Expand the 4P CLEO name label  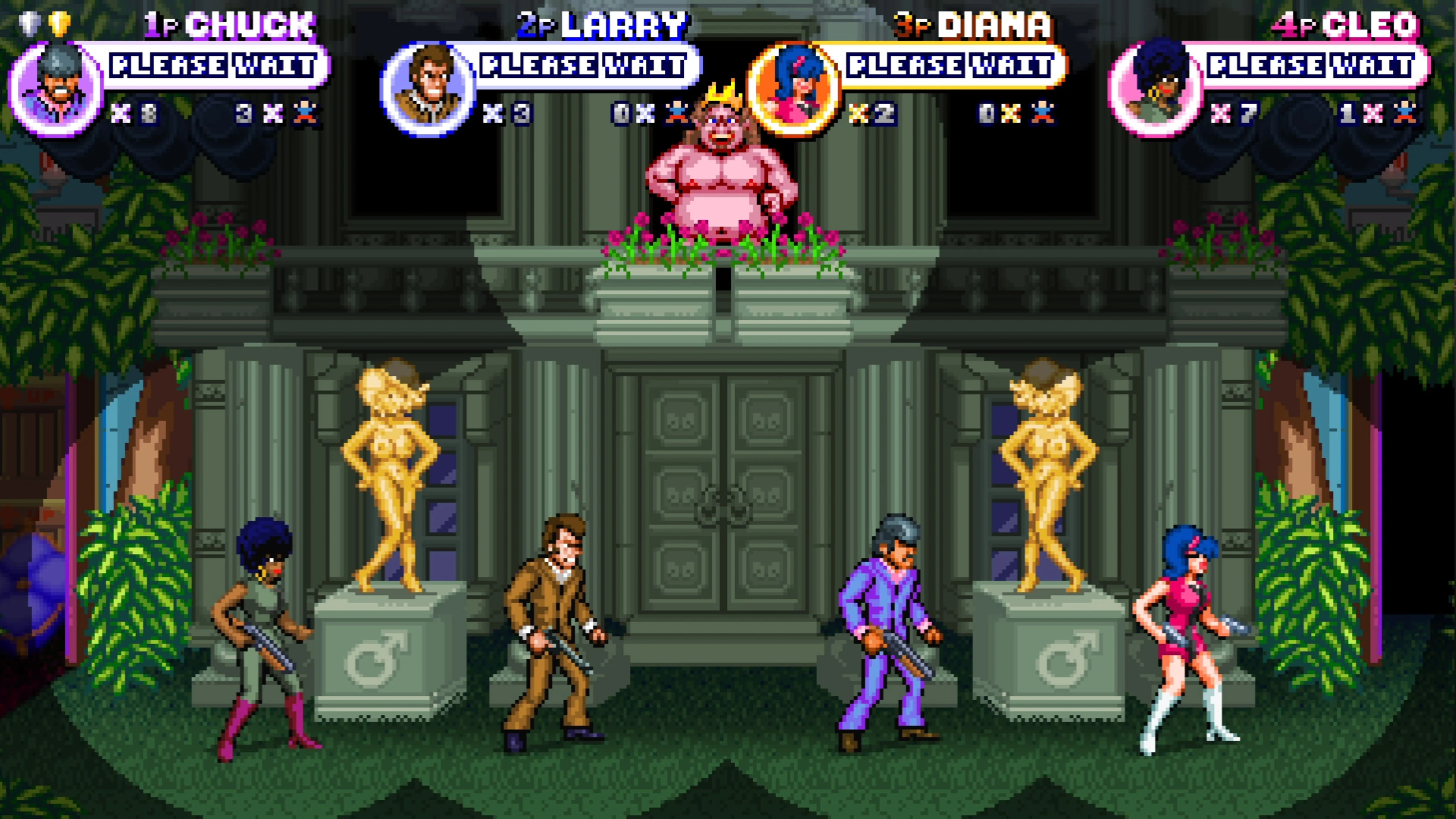1345,24
